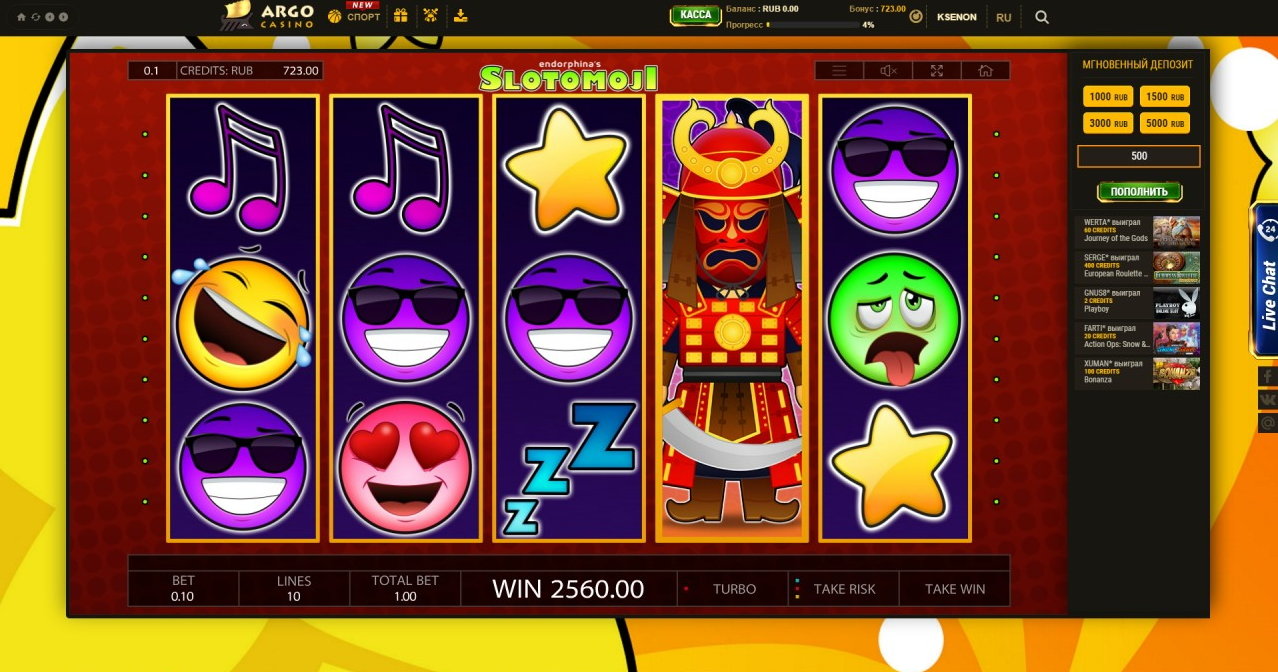Image resolution: width=1278 pixels, height=672 pixels.
Task: Choose Take Risk to gamble the win
Action: [x=844, y=589]
